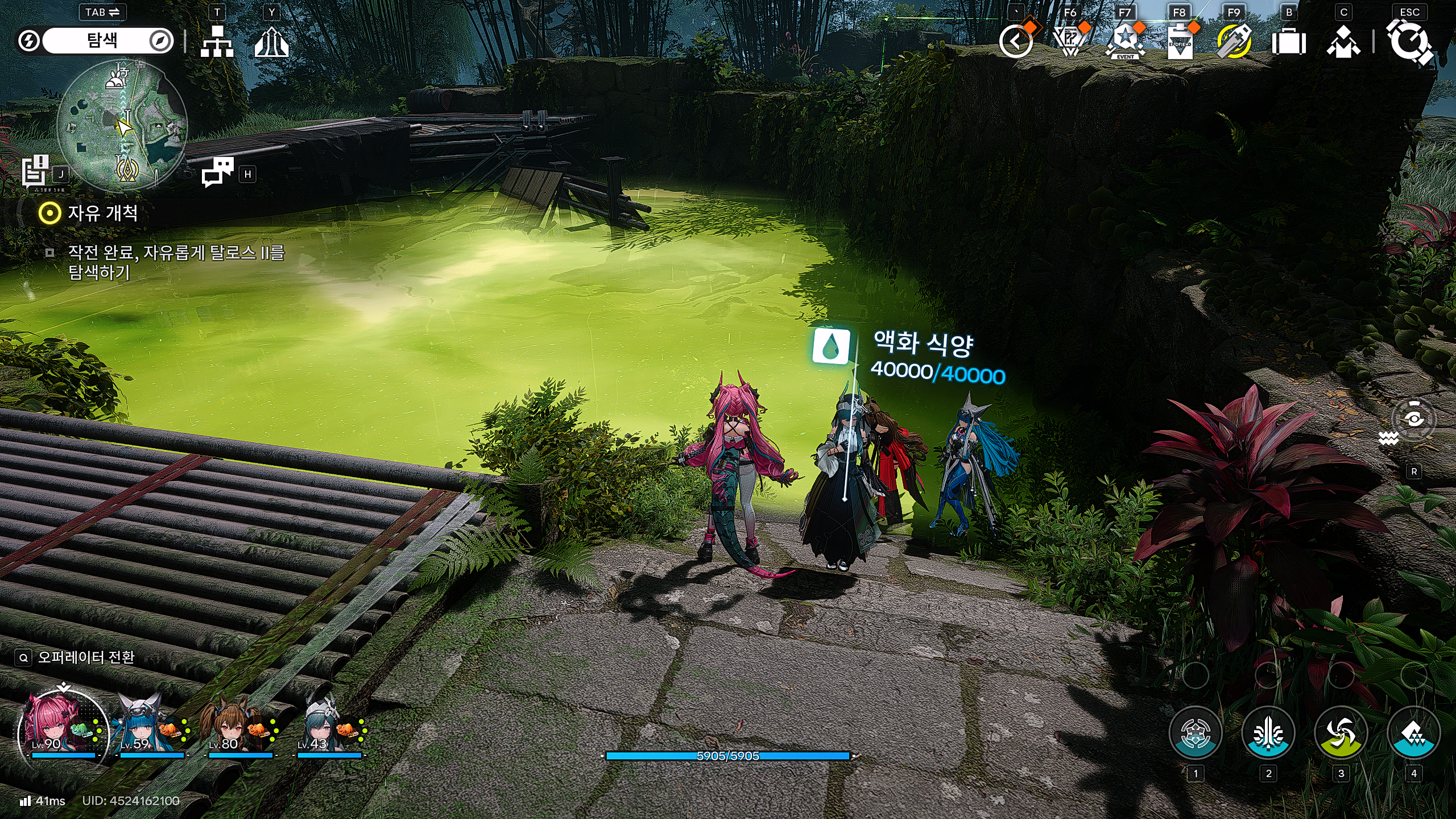Screen dimensions: 1456x819
Task: Open the suitcase inventory bag
Action: click(1288, 42)
